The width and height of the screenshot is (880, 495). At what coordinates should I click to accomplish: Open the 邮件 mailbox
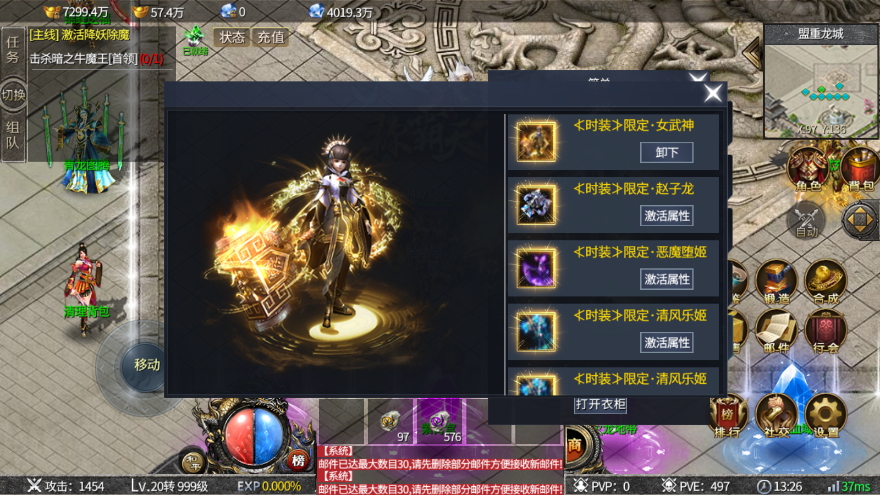[x=776, y=332]
